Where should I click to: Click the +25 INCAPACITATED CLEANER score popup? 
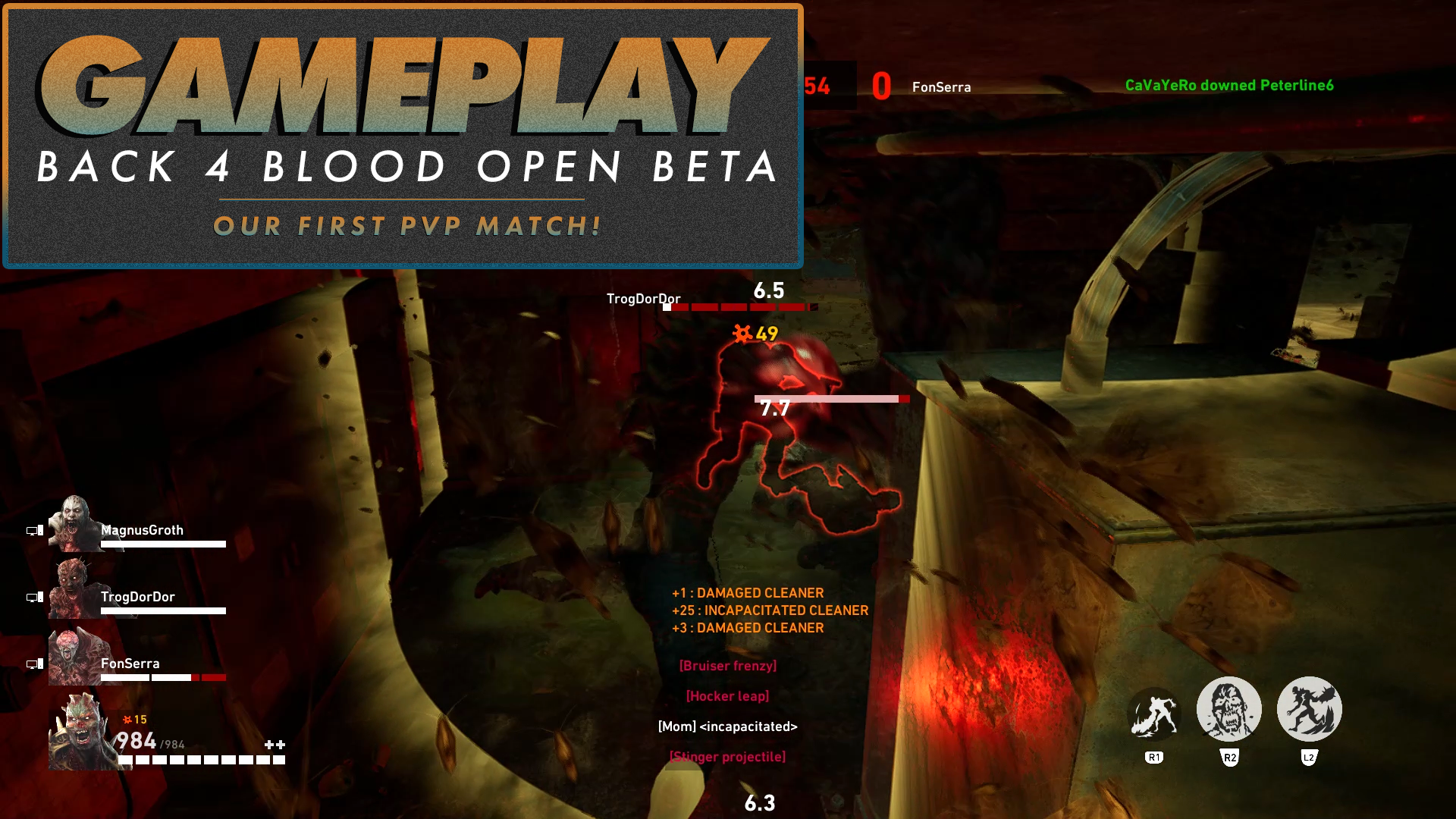(770, 610)
